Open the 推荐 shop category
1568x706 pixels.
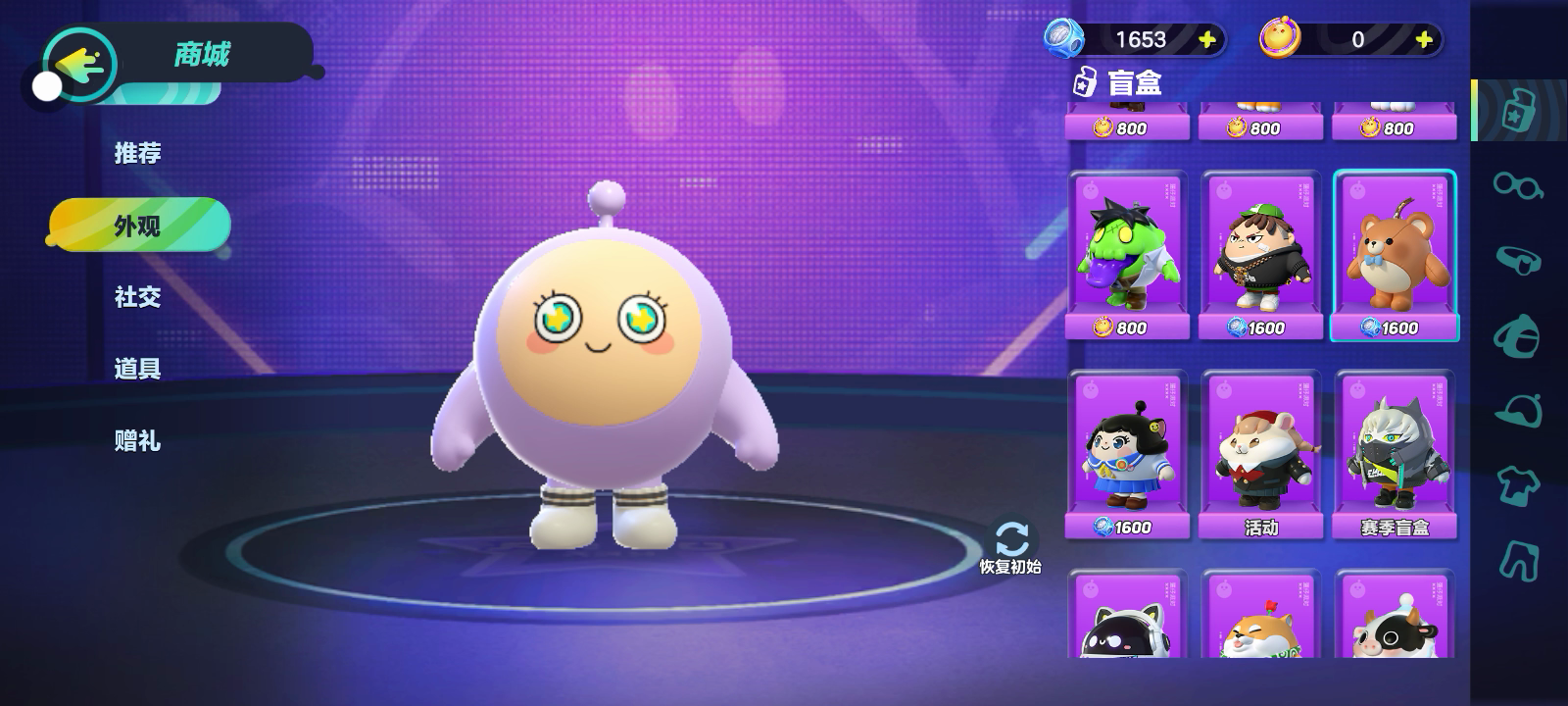(137, 153)
